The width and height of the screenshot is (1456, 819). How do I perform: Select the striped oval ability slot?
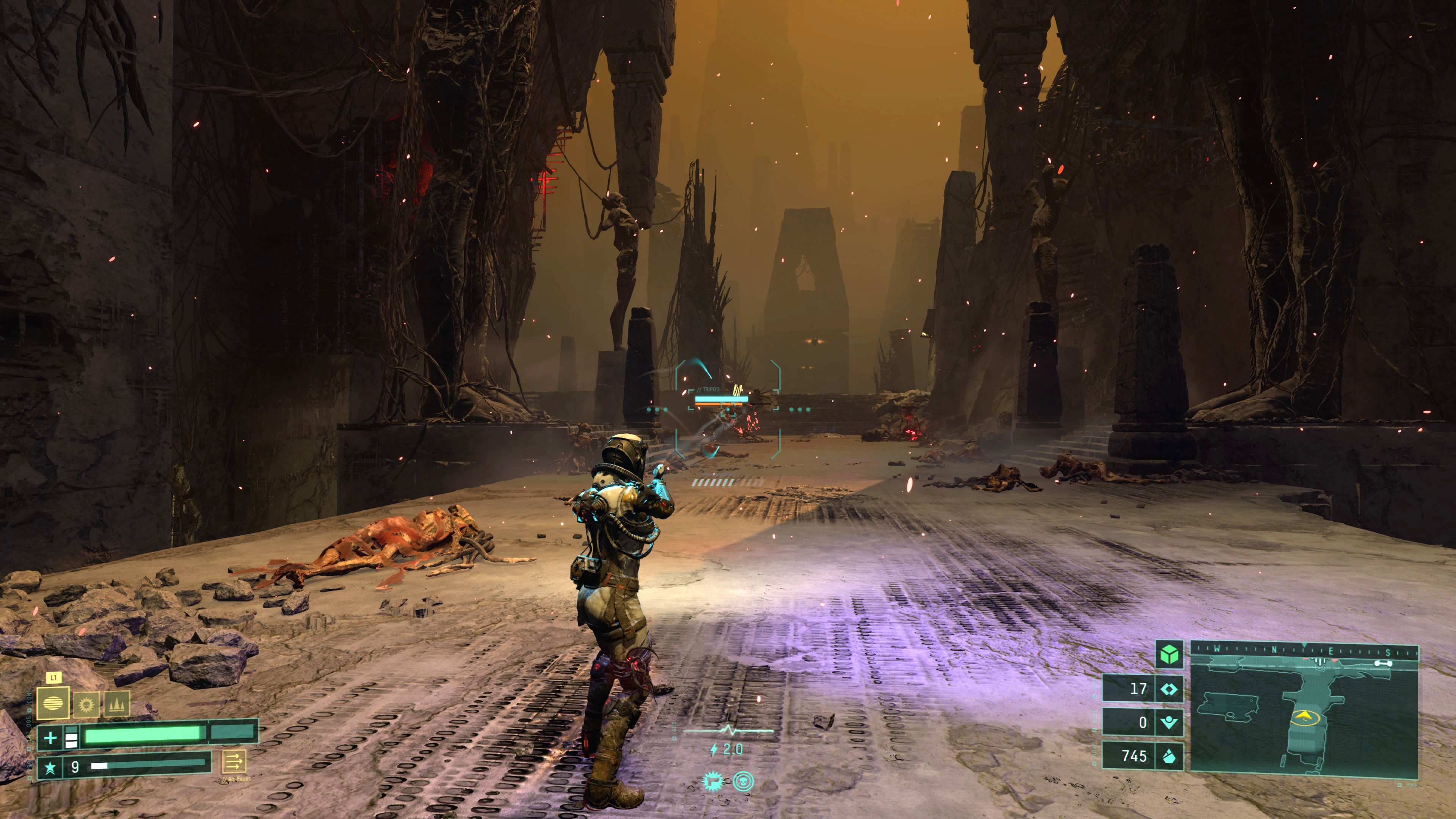click(53, 704)
